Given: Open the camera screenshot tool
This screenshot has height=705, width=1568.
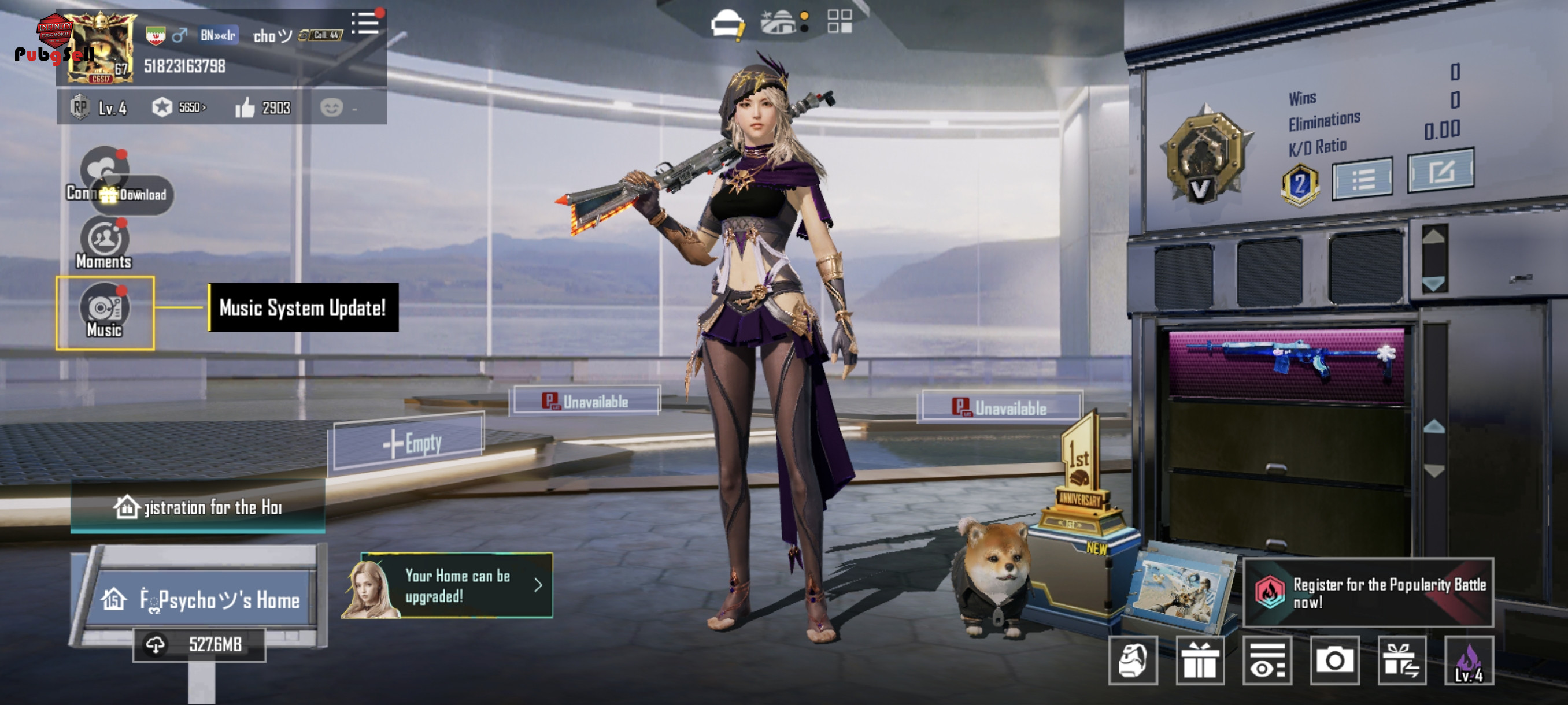Looking at the screenshot, I should point(1334,661).
